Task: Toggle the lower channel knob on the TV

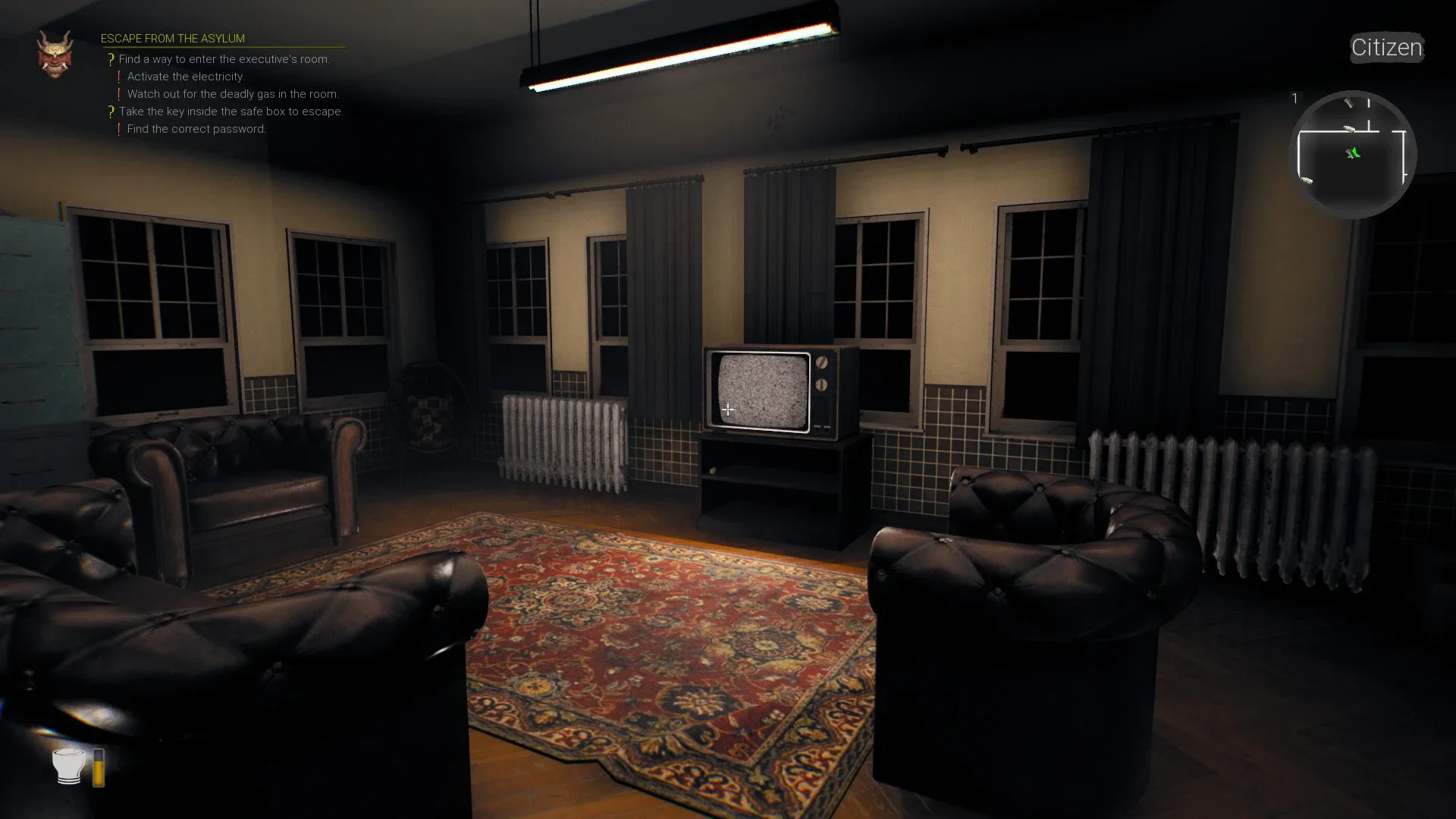Action: [x=822, y=384]
